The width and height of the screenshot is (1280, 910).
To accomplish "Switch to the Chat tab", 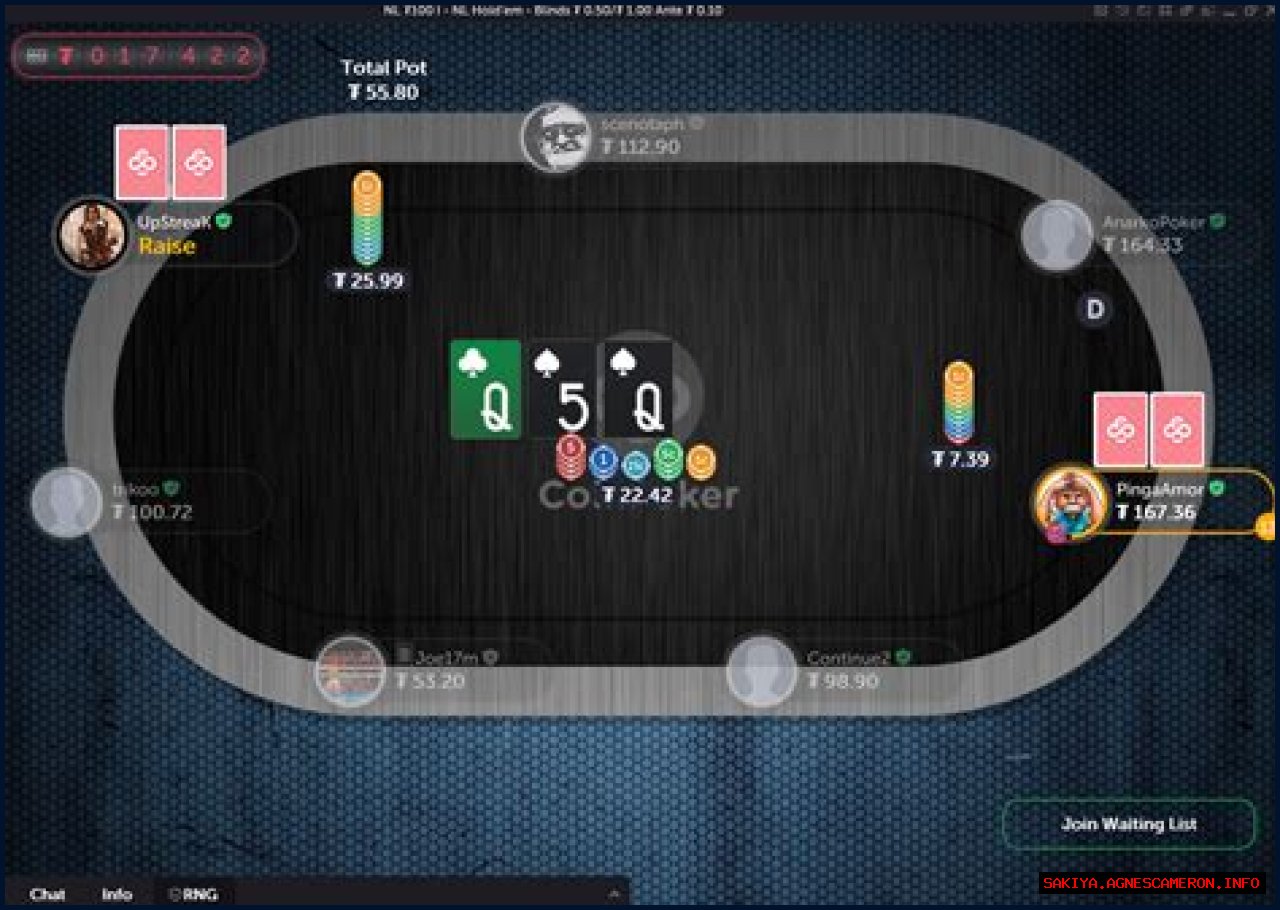I will click(48, 895).
